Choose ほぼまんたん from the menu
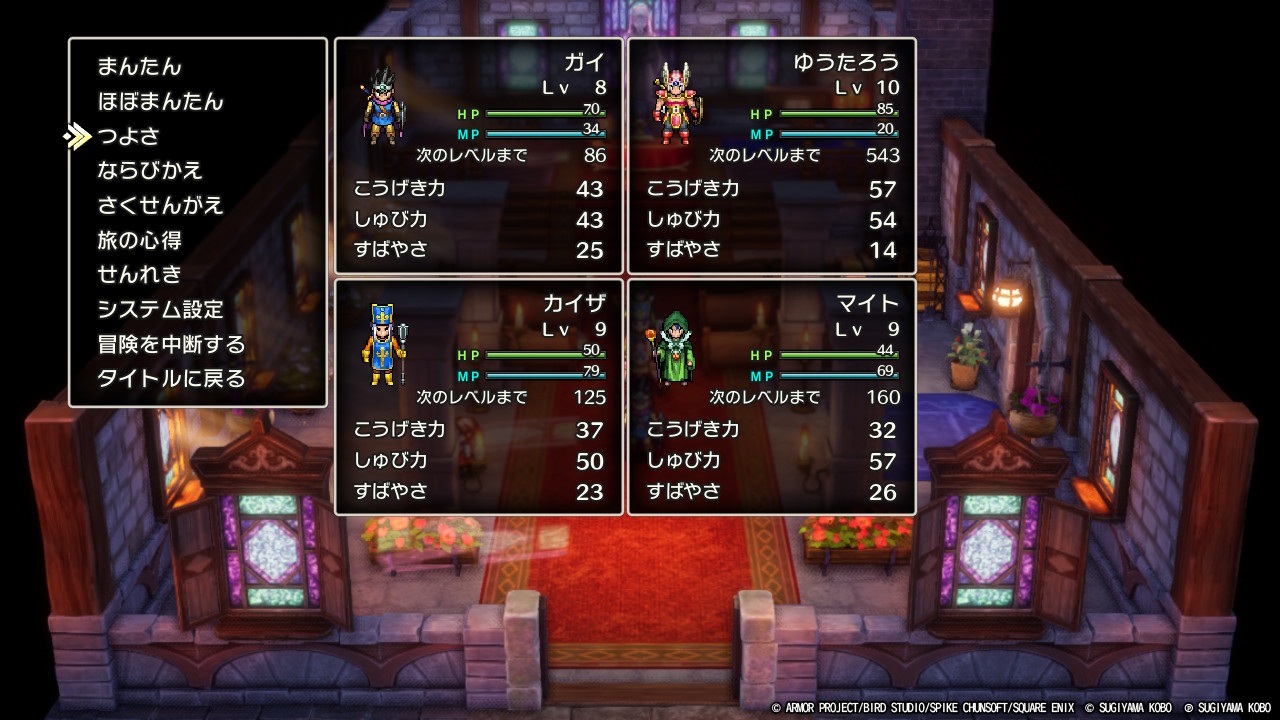This screenshot has height=720, width=1280. tap(160, 102)
